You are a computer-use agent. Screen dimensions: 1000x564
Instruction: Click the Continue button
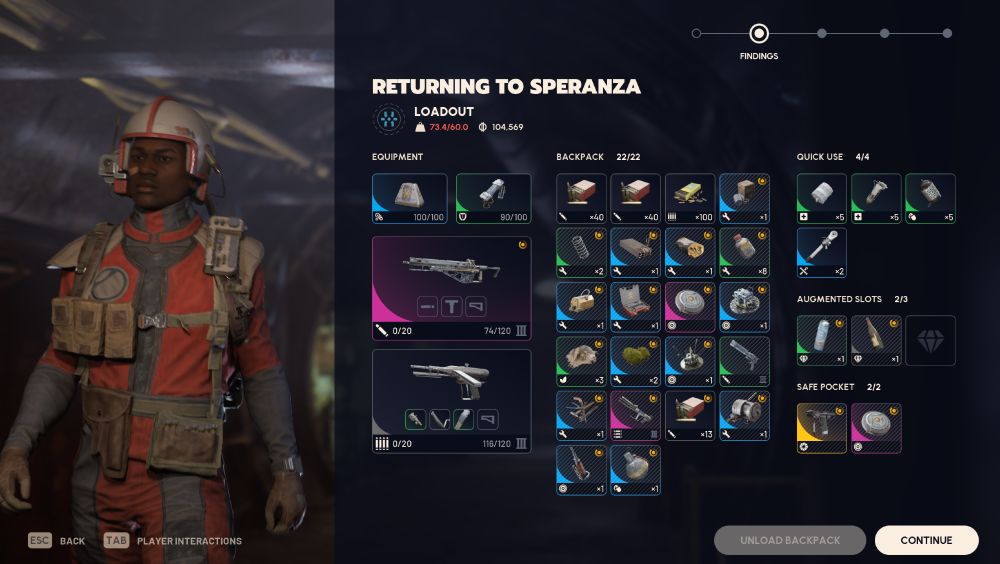click(926, 540)
